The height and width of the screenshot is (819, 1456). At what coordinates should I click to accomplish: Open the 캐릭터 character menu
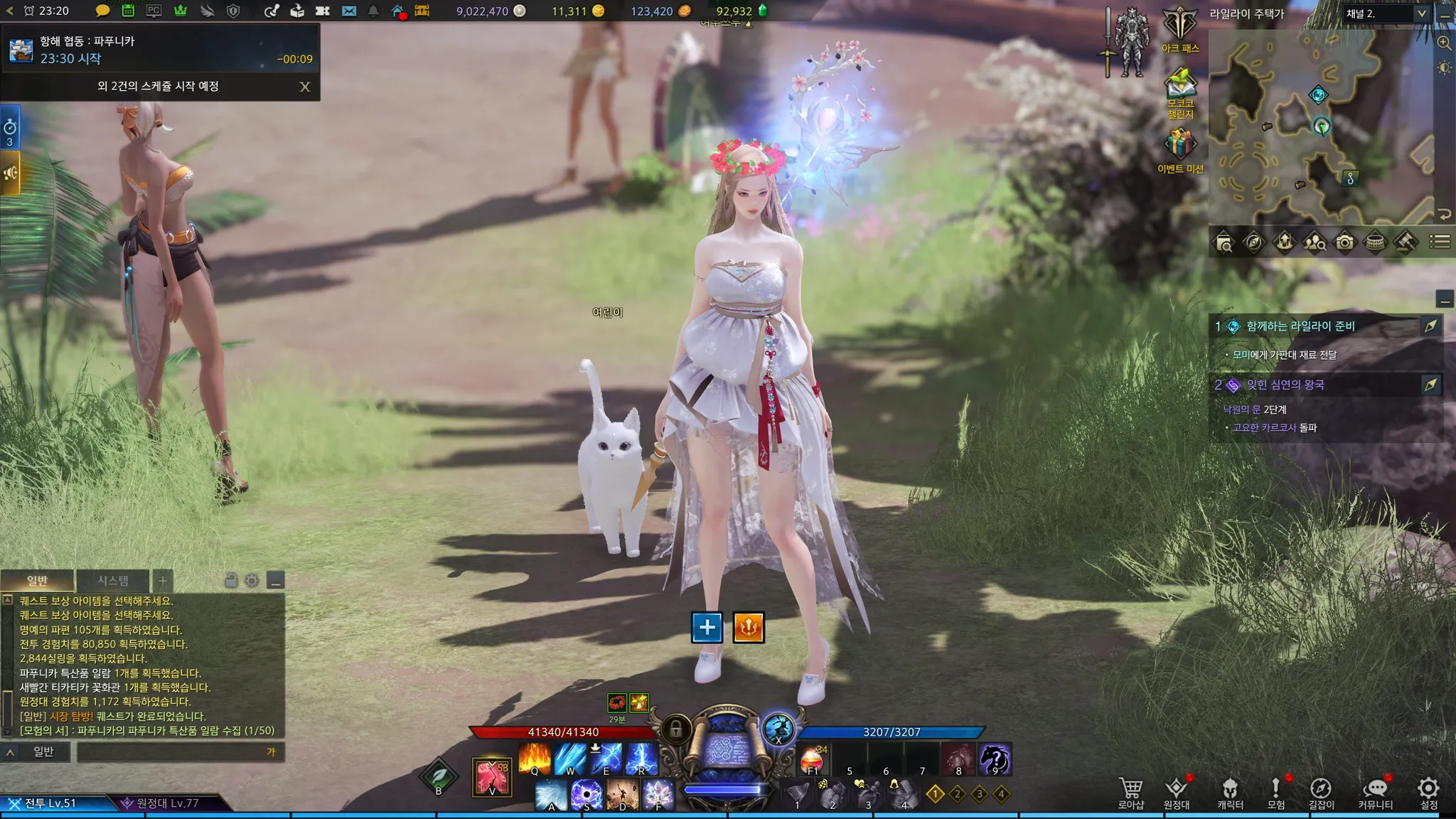point(1230,793)
